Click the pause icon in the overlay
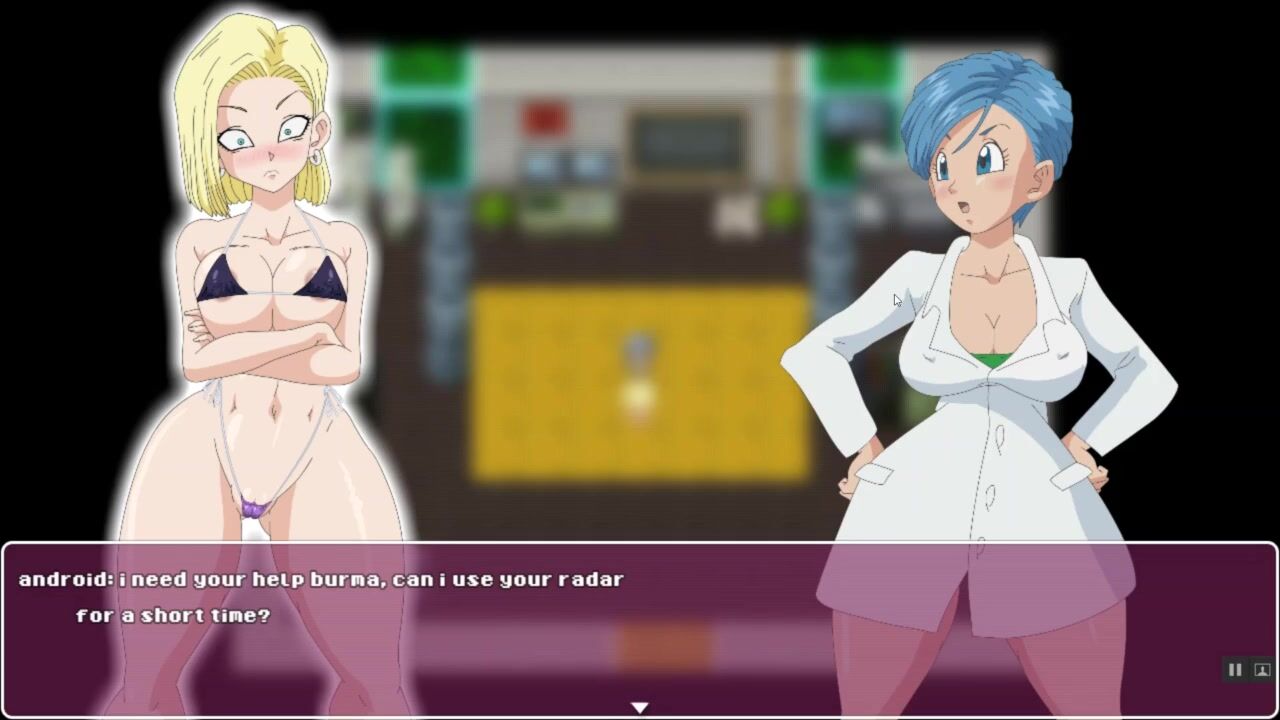 point(1235,670)
